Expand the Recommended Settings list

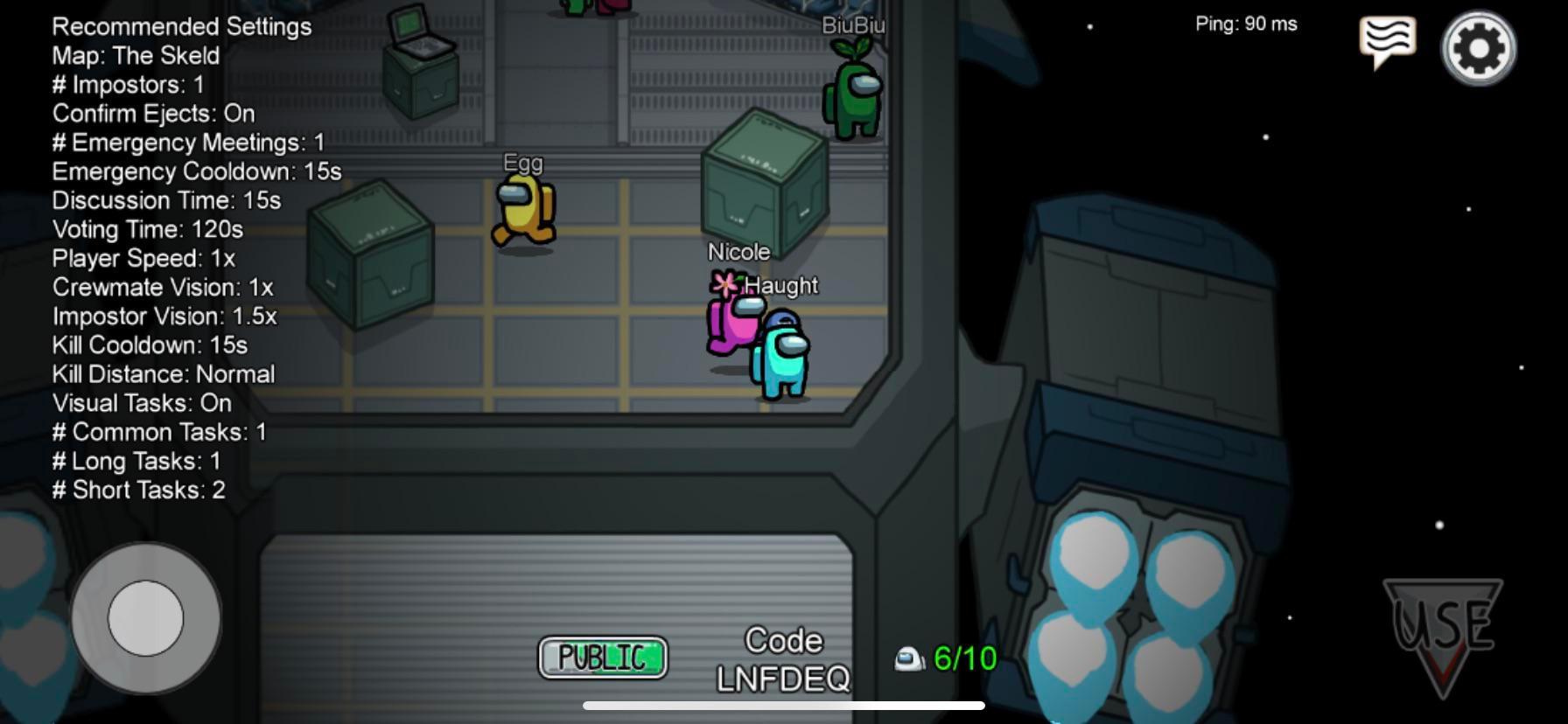point(181,26)
